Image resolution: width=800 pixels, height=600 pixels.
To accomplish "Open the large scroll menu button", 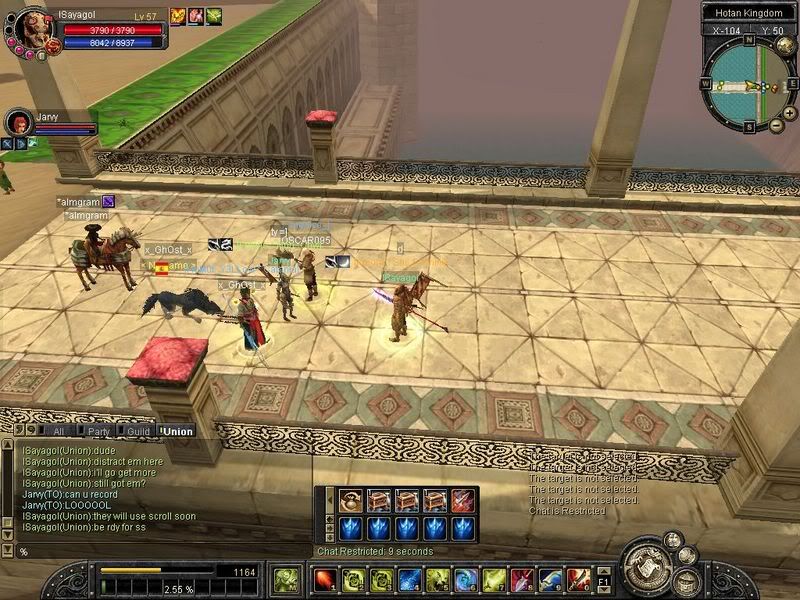I will 647,567.
